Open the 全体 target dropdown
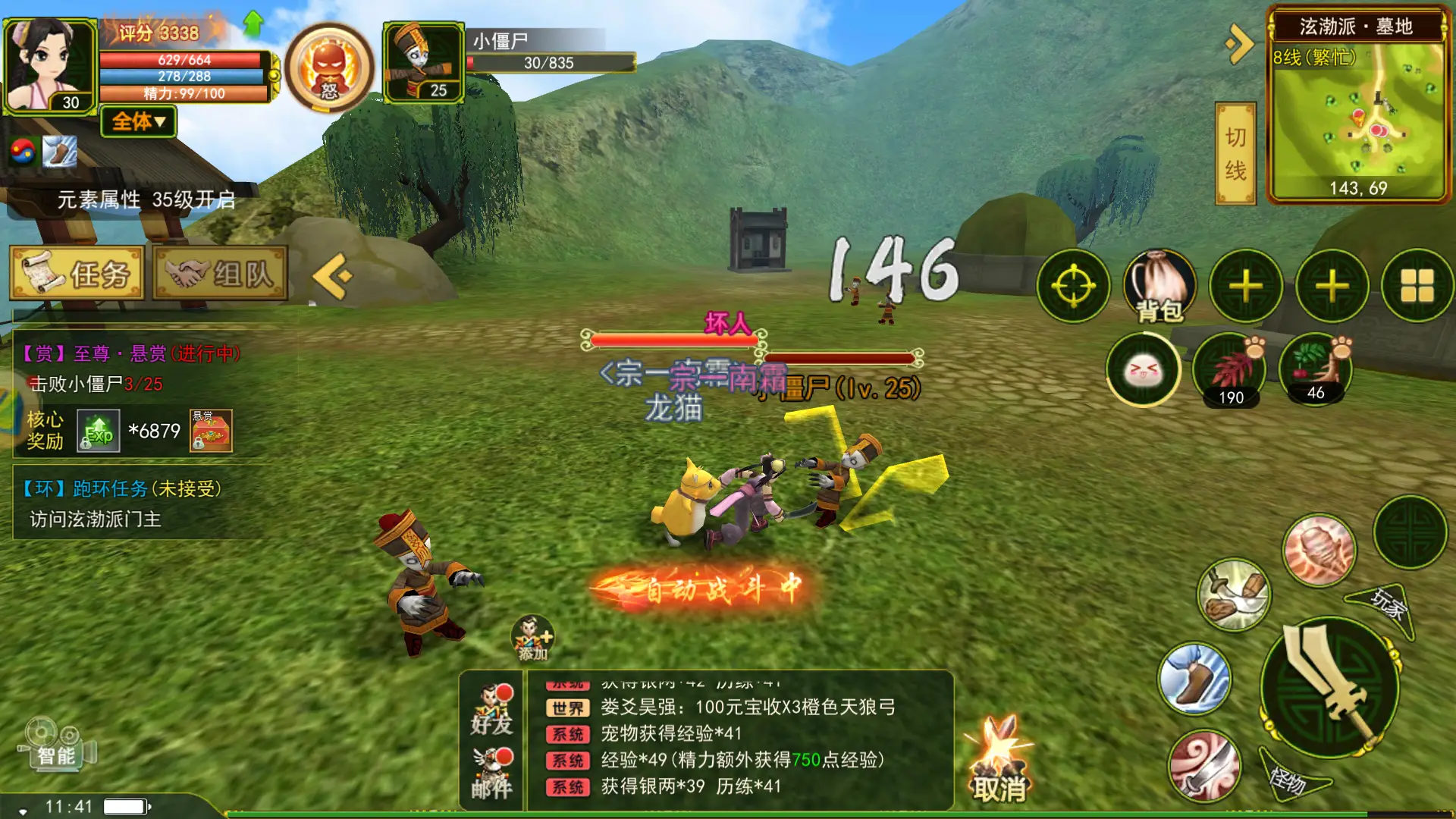This screenshot has height=819, width=1456. [x=138, y=121]
